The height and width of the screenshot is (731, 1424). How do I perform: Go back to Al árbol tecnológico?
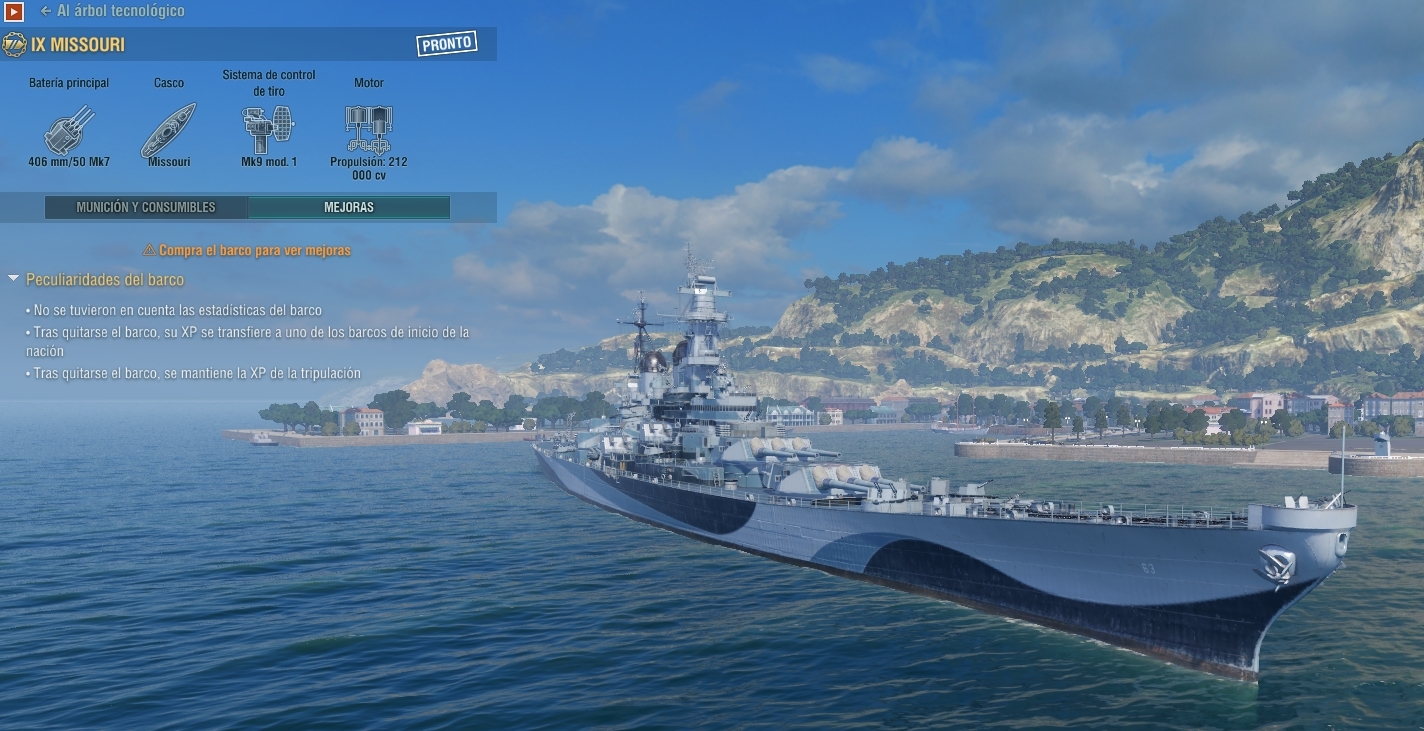tap(112, 11)
